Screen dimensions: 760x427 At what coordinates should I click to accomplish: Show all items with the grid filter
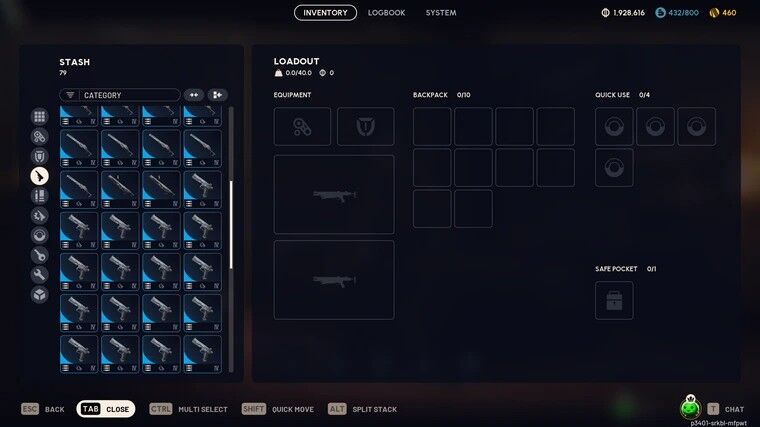tap(39, 117)
